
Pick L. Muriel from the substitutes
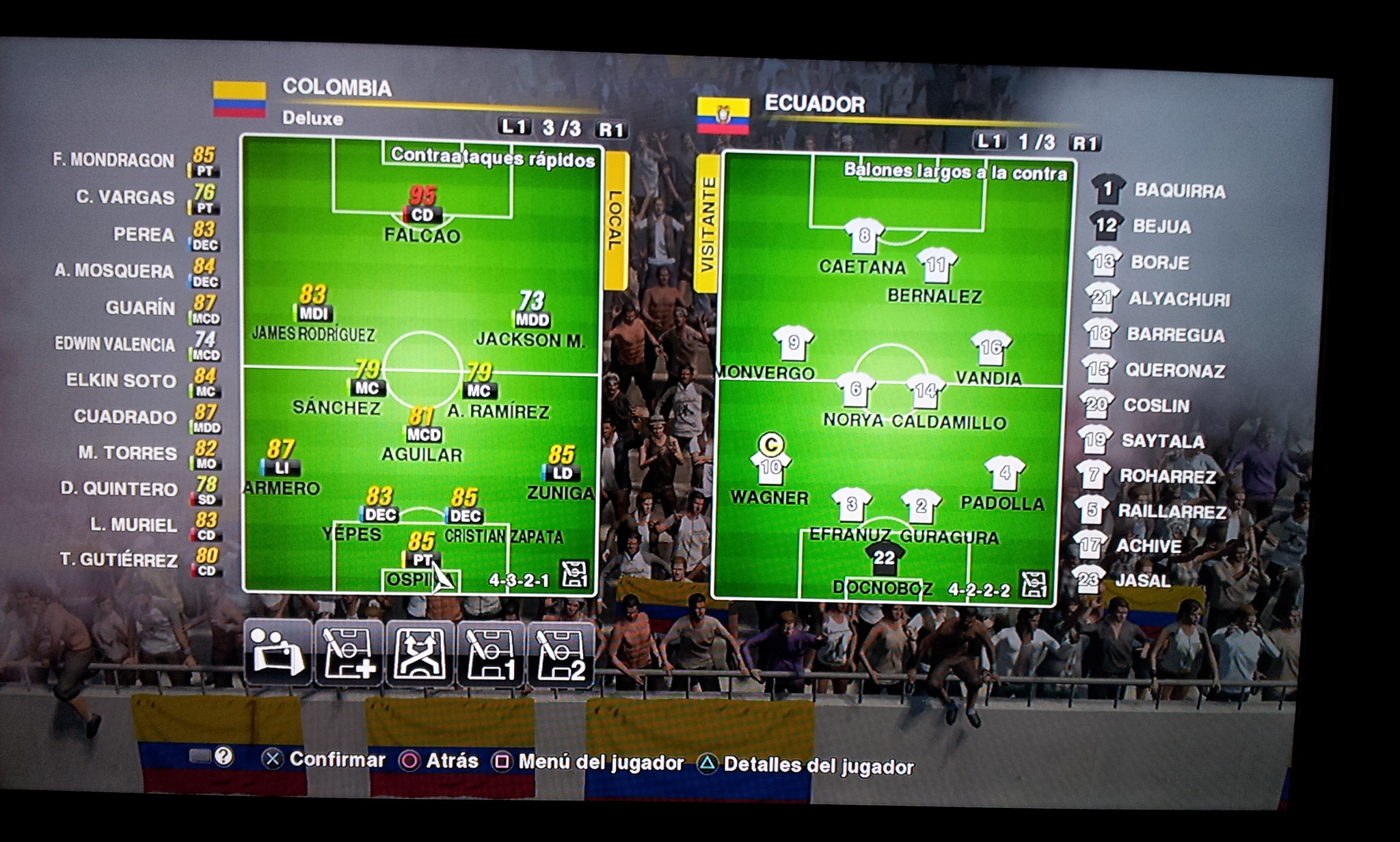(x=134, y=525)
